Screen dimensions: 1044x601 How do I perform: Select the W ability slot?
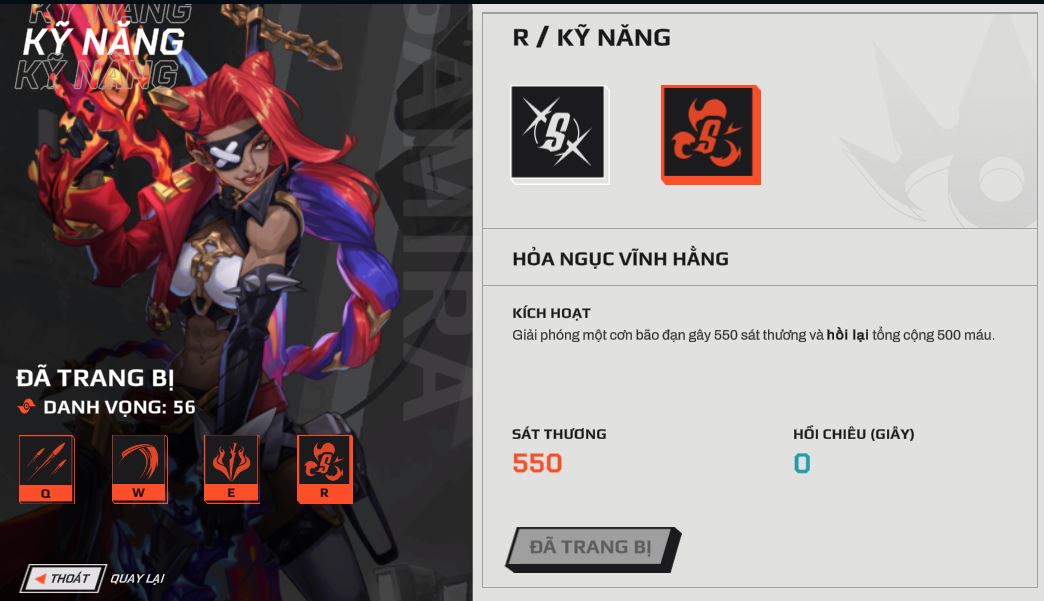[139, 468]
